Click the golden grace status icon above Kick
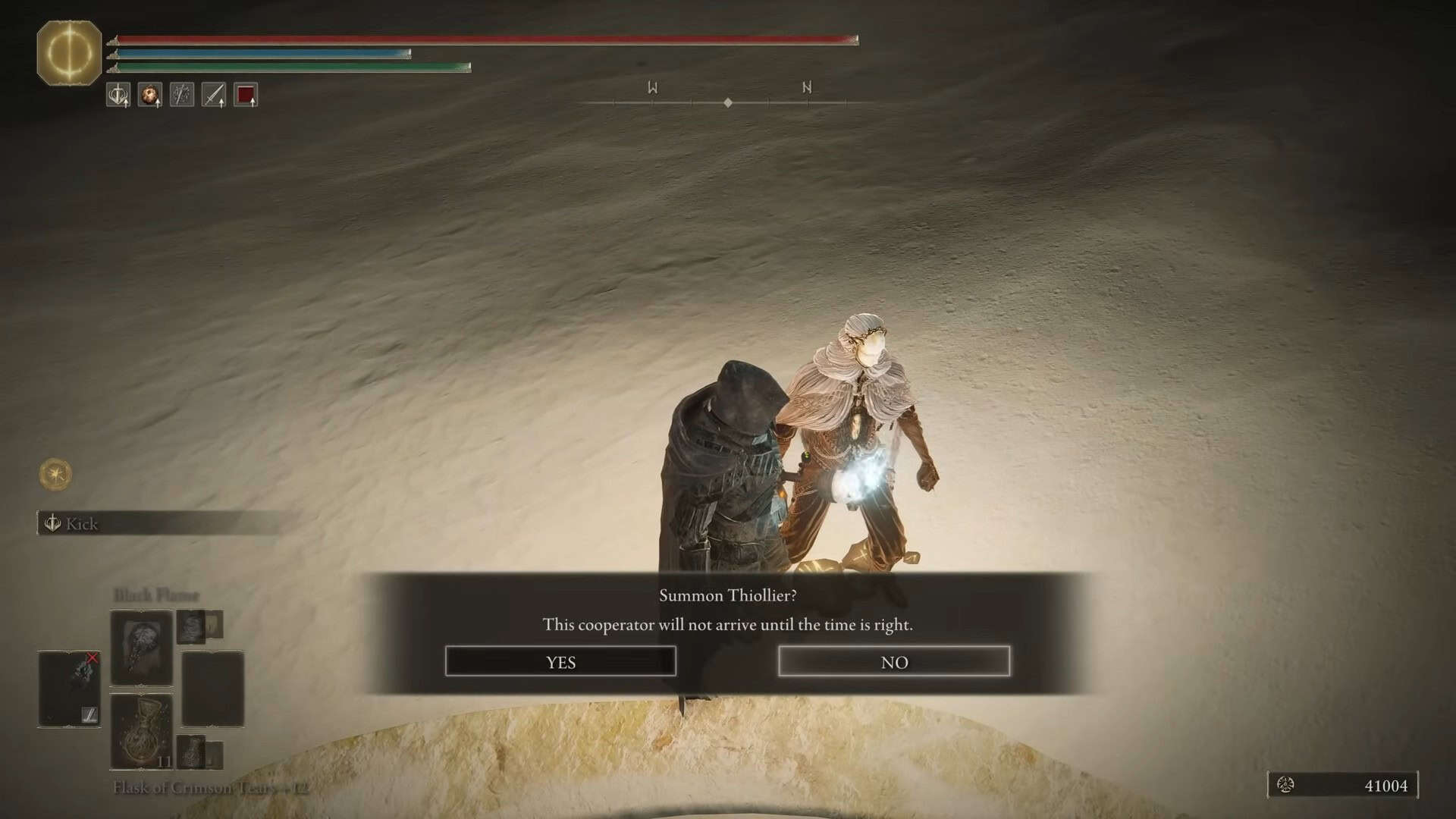This screenshot has width=1456, height=819. (55, 475)
